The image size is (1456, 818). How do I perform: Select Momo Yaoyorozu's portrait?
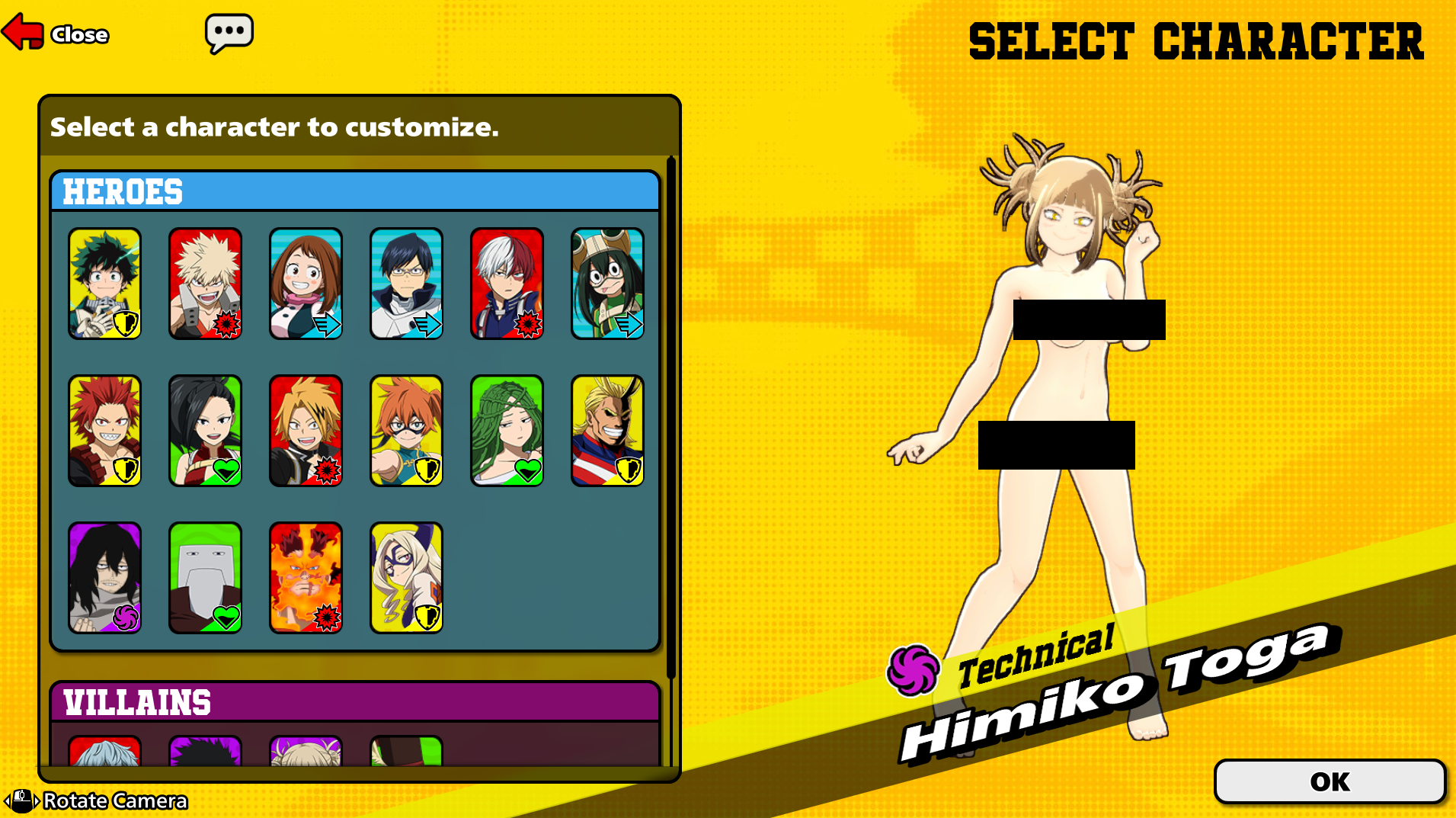[x=205, y=430]
